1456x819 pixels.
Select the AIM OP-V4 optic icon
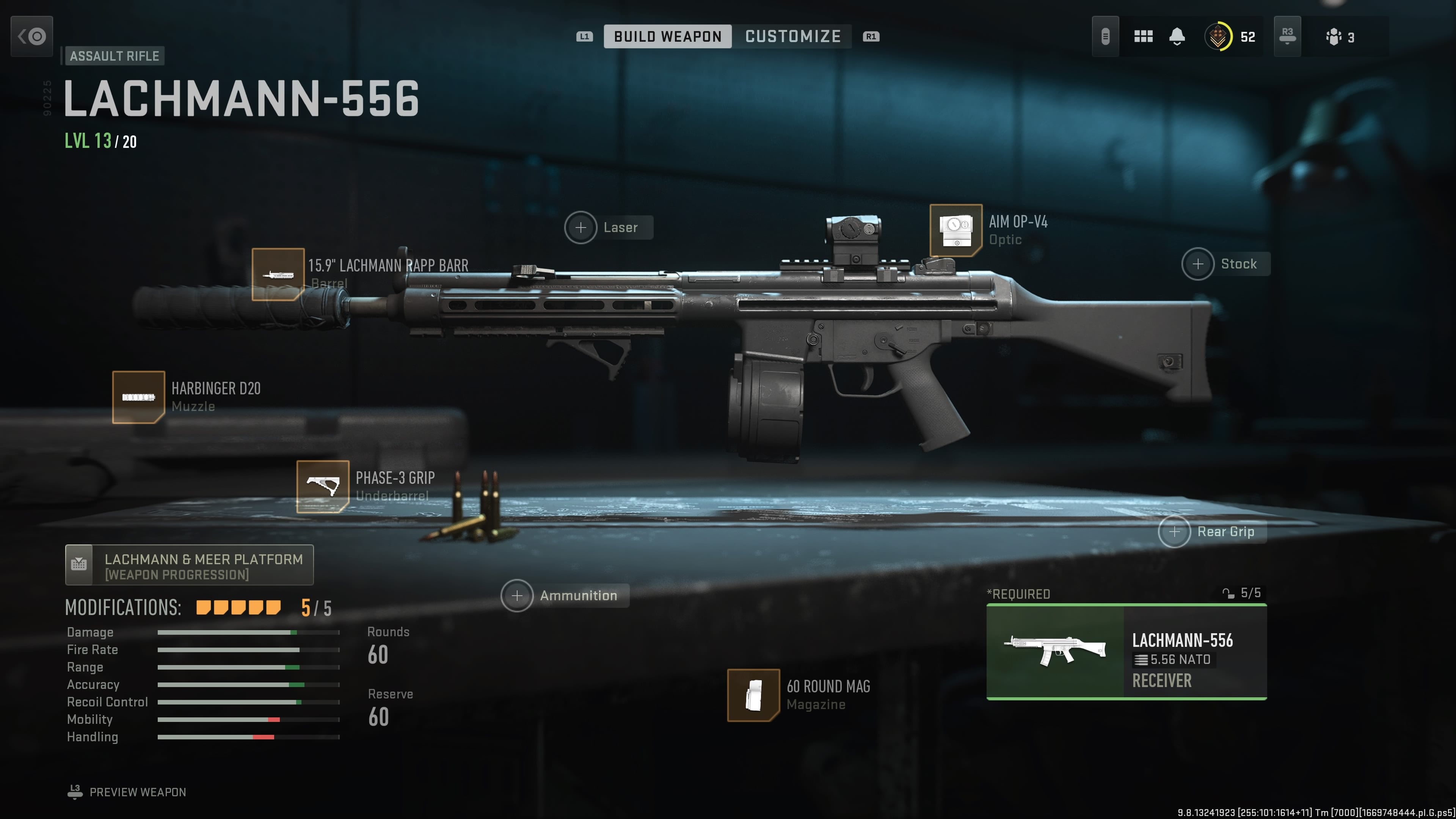pos(956,230)
